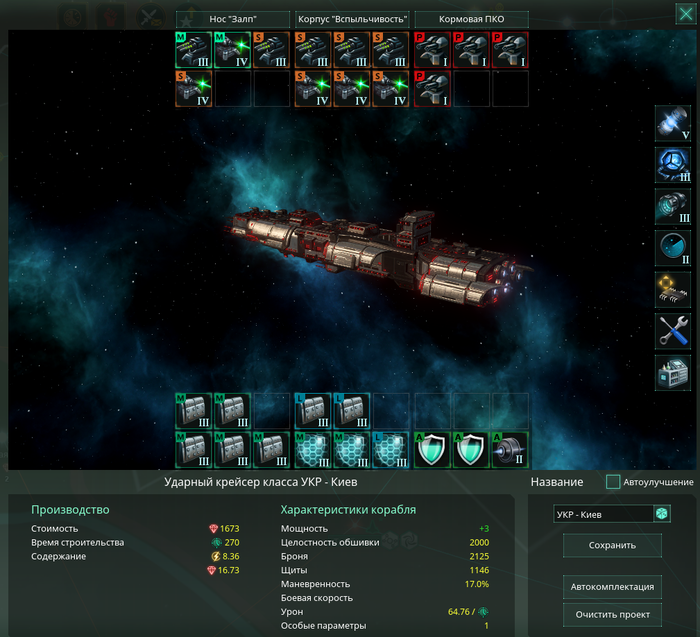Screen dimensions: 700x637
Task: Click the Сохранить button
Action: [612, 546]
